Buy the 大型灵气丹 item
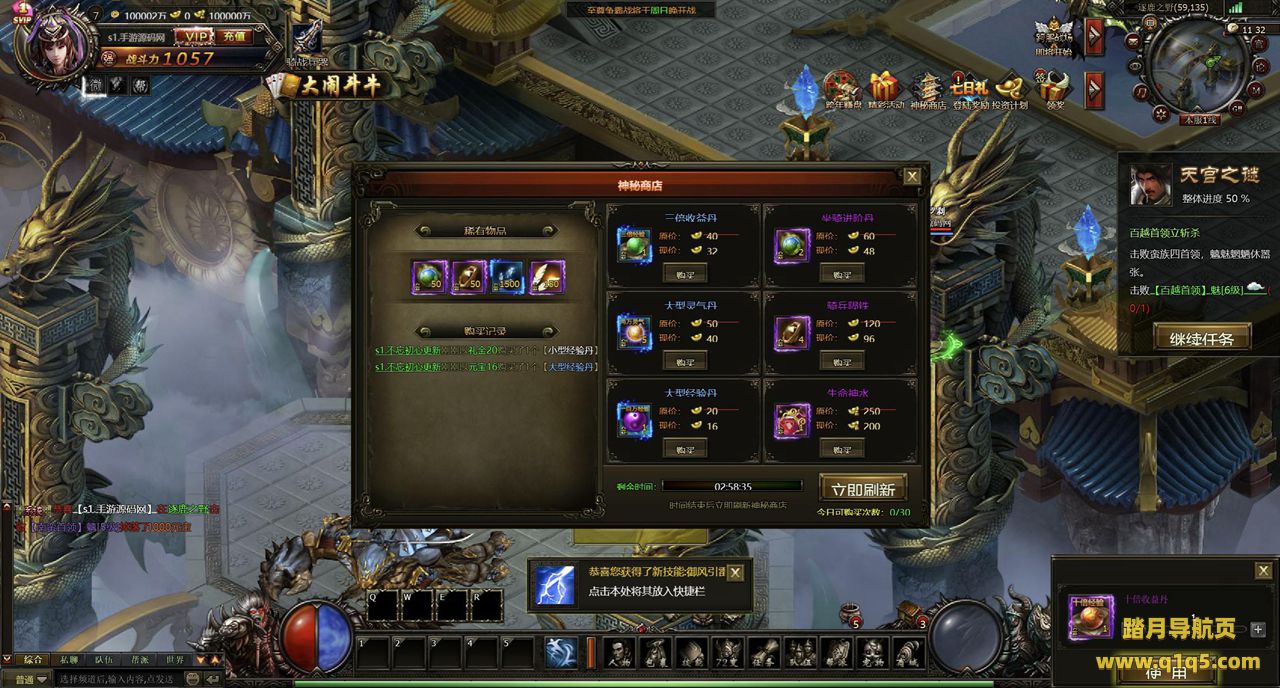1280x688 pixels. (685, 361)
